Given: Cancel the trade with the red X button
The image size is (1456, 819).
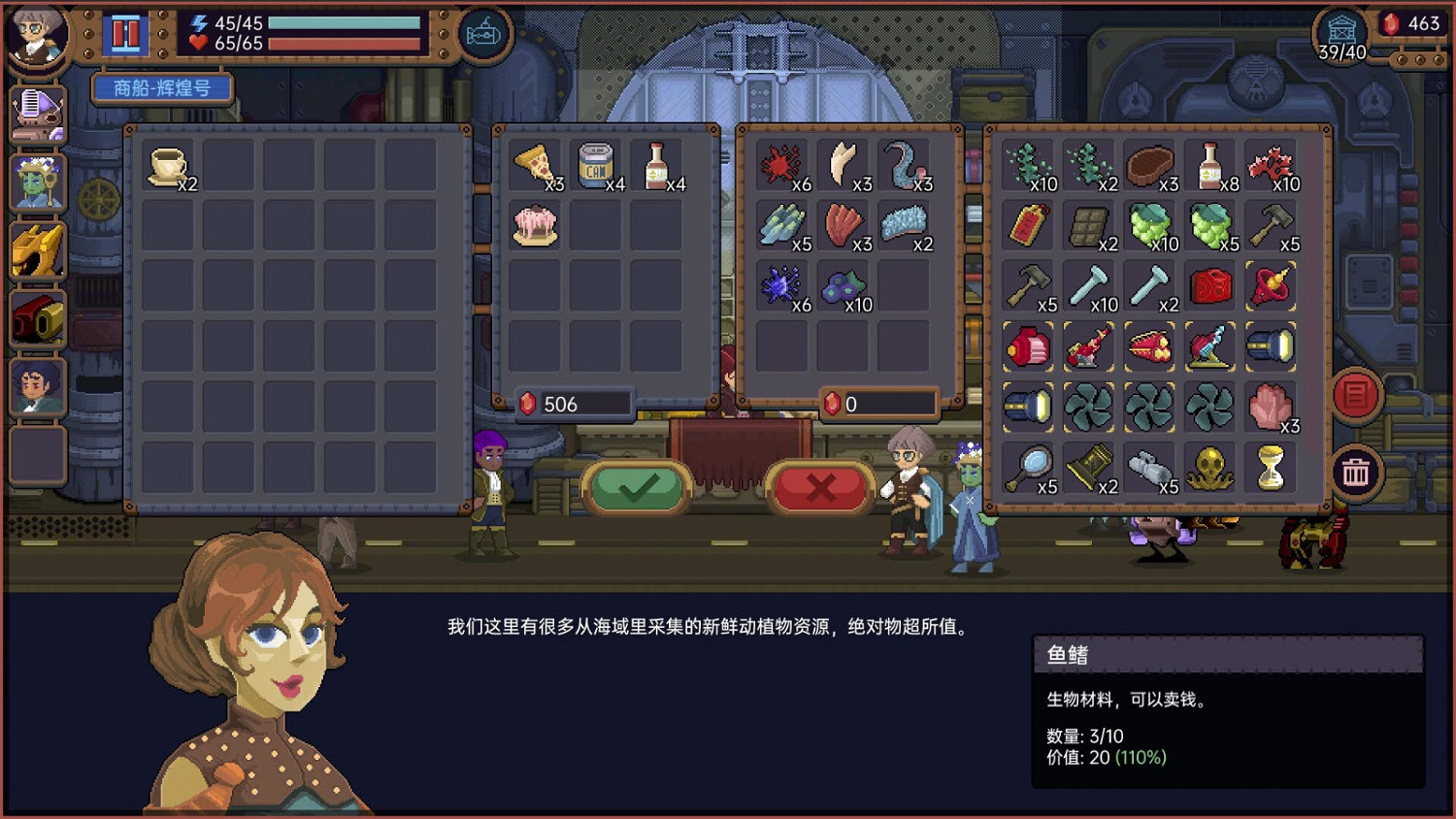Looking at the screenshot, I should [819, 488].
